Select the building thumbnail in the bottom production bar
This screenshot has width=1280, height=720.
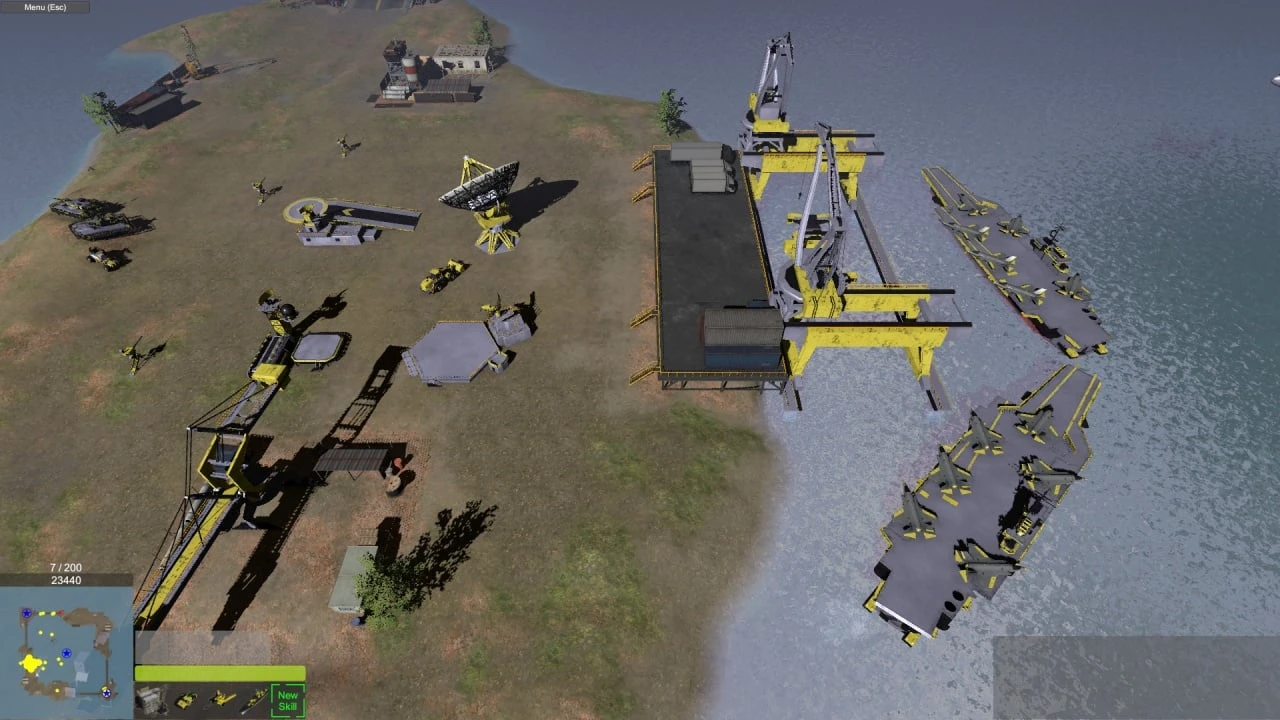[150, 700]
